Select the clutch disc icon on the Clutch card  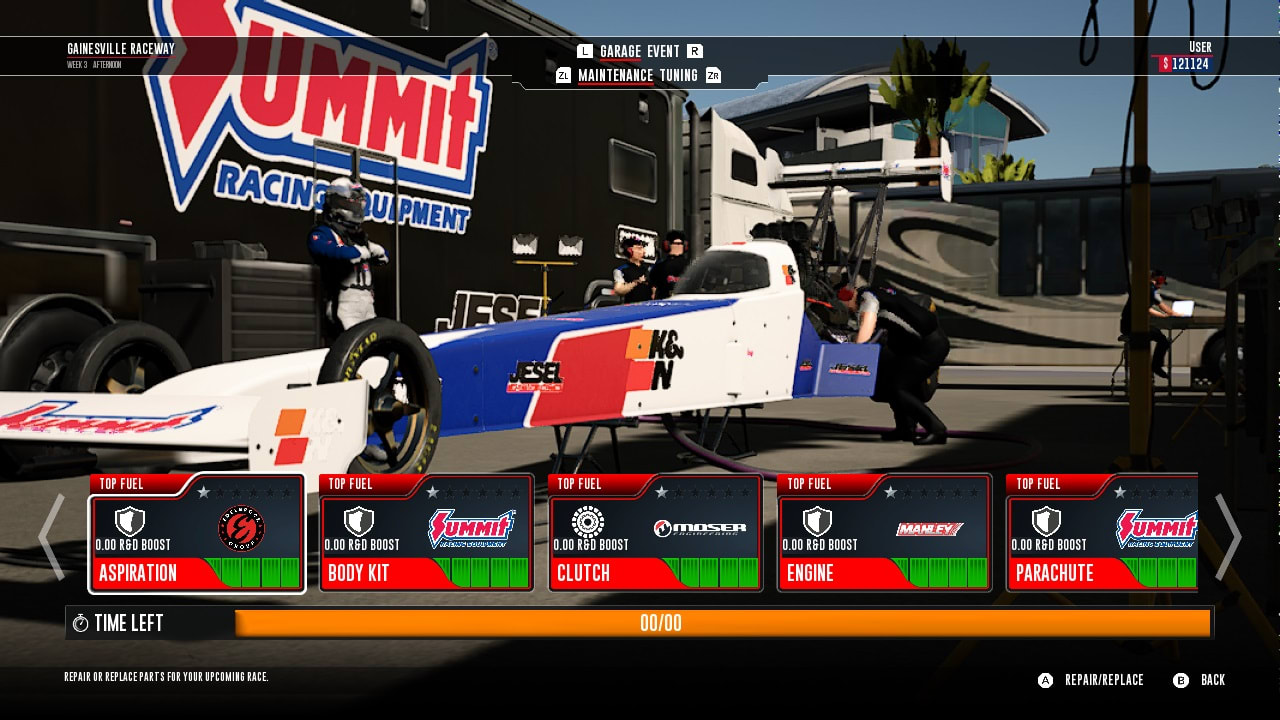[x=587, y=522]
